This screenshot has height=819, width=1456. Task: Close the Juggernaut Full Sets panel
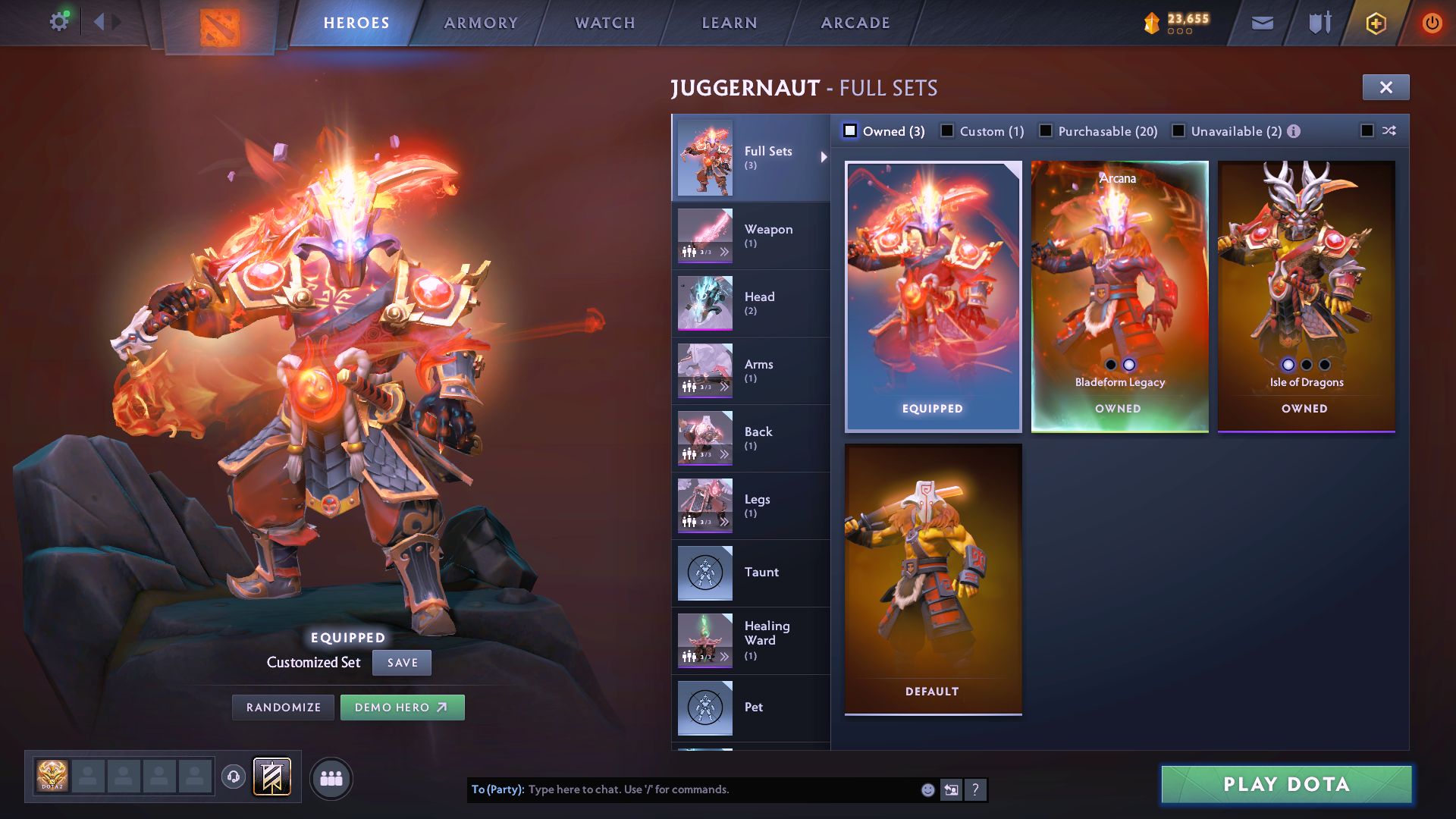tap(1385, 87)
